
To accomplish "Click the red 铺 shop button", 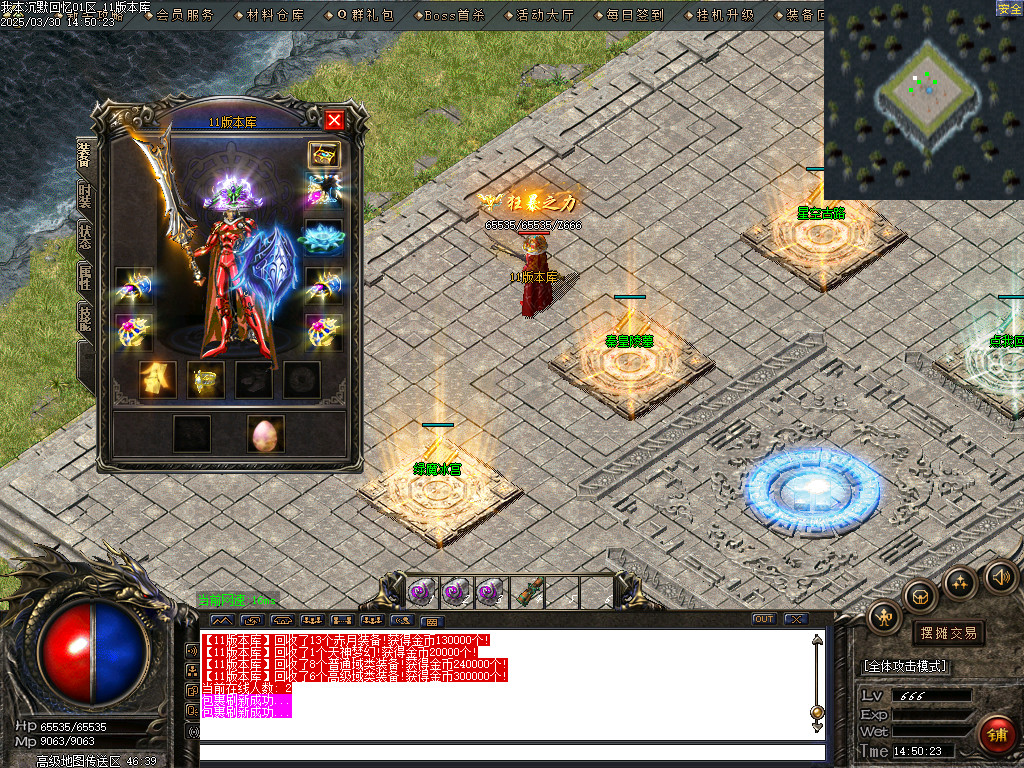I will click(x=996, y=735).
